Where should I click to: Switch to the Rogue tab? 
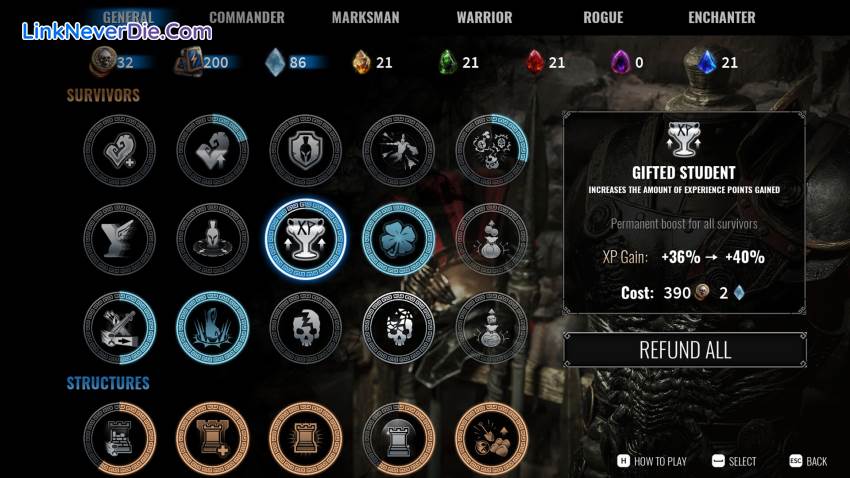(x=603, y=17)
